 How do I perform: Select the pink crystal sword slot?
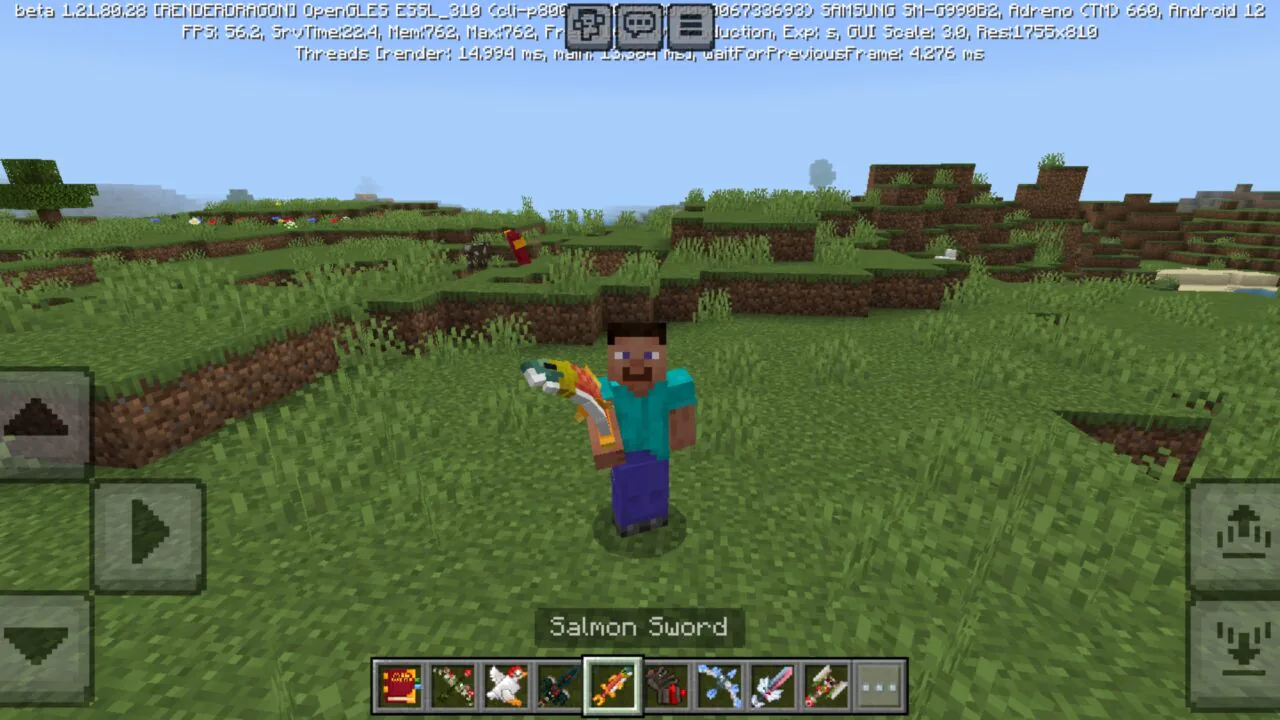pos(773,686)
